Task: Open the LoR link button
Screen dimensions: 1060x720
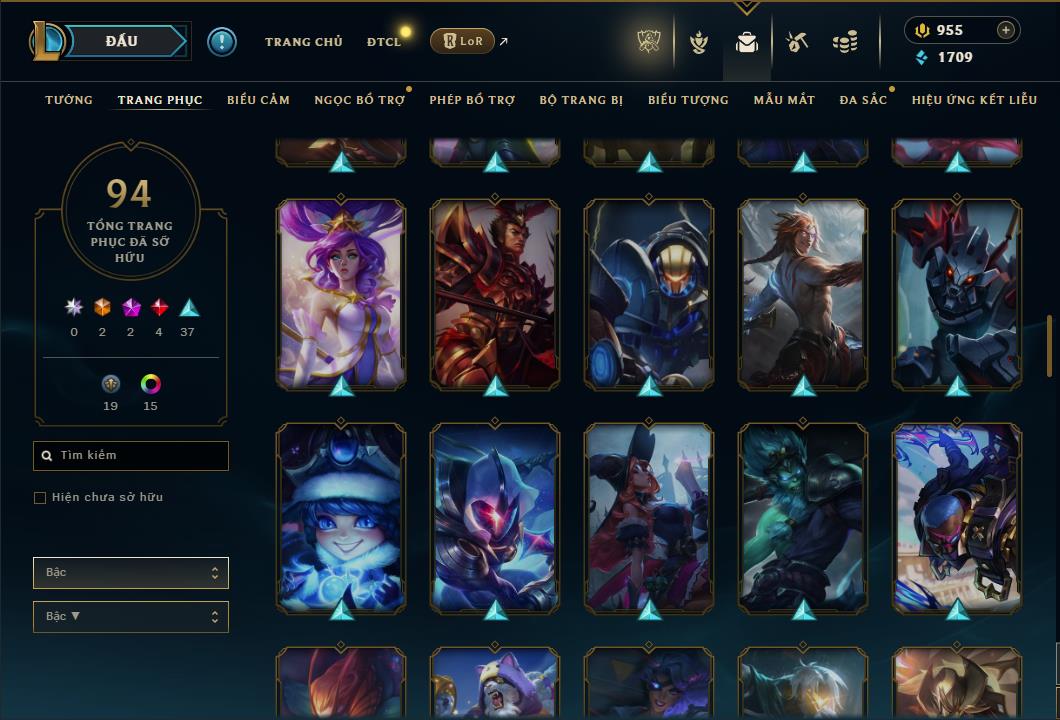Action: [x=462, y=41]
